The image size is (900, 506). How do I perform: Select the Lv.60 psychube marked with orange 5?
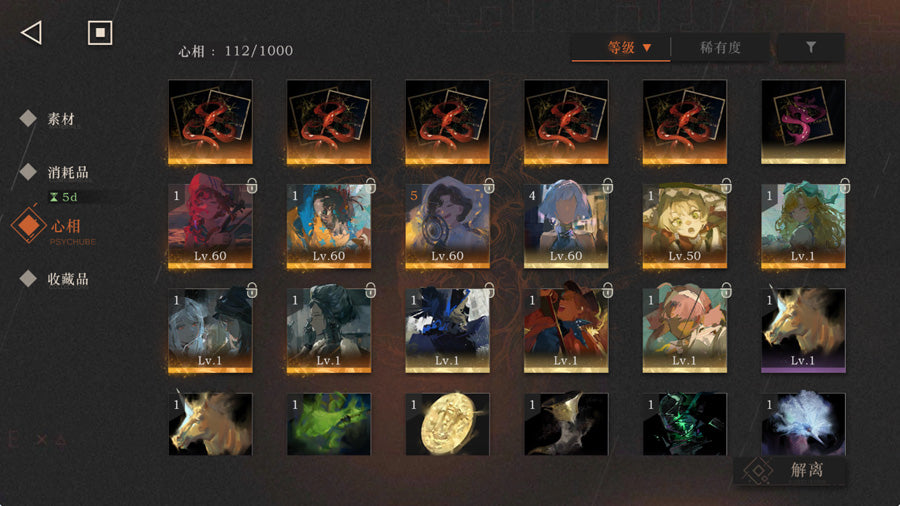click(447, 226)
